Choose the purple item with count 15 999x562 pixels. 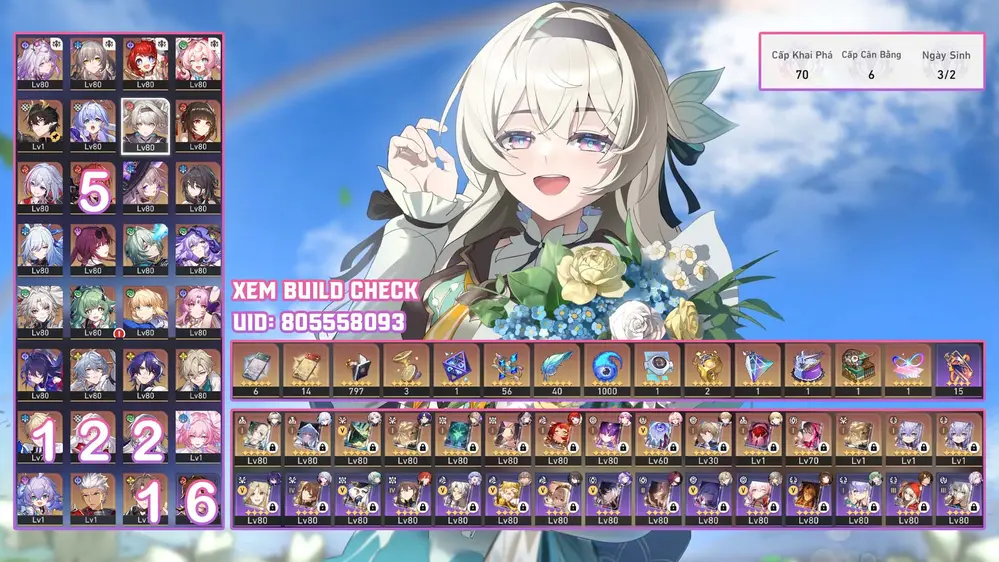click(x=958, y=371)
